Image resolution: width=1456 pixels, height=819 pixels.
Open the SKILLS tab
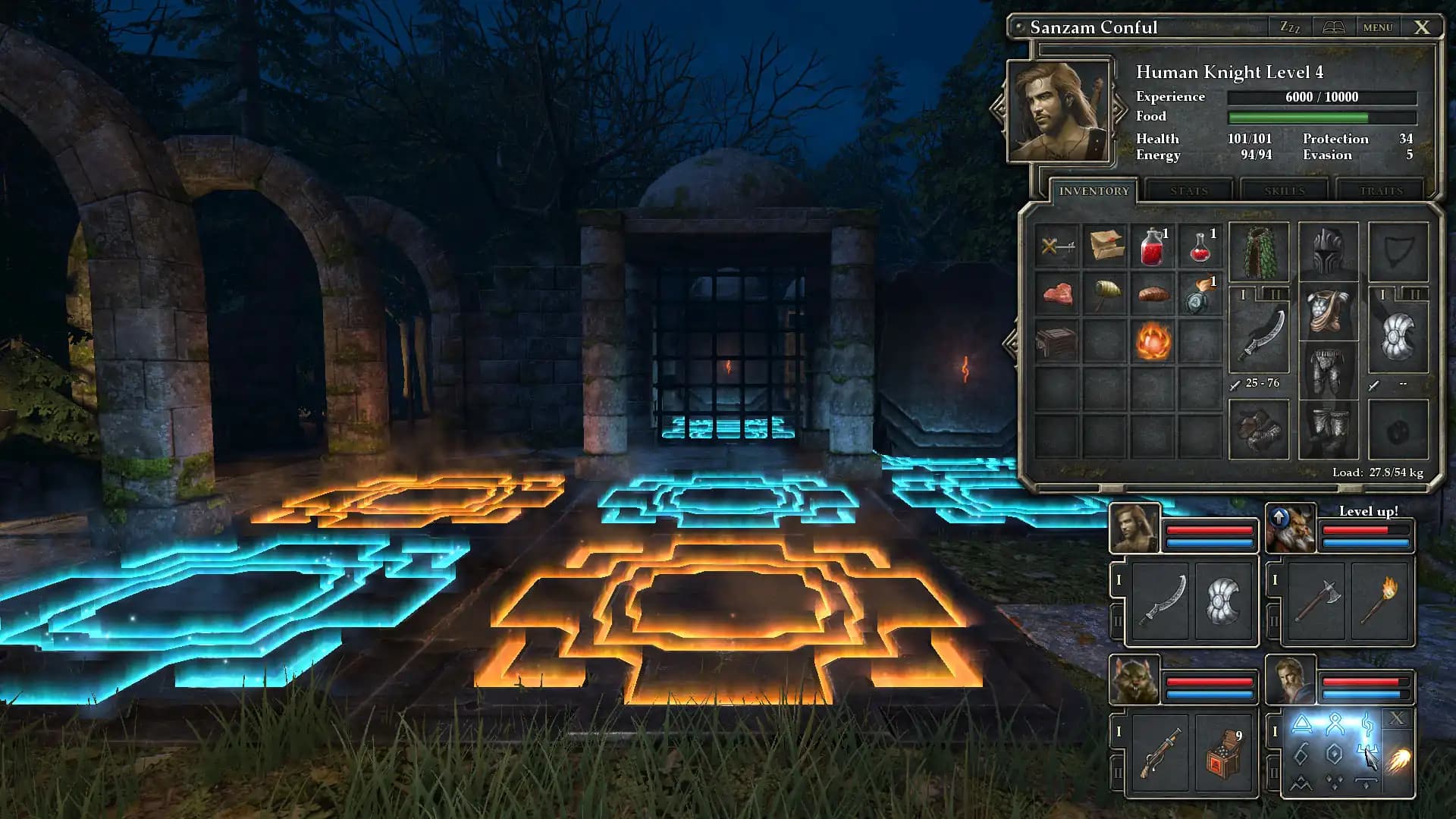click(1284, 191)
